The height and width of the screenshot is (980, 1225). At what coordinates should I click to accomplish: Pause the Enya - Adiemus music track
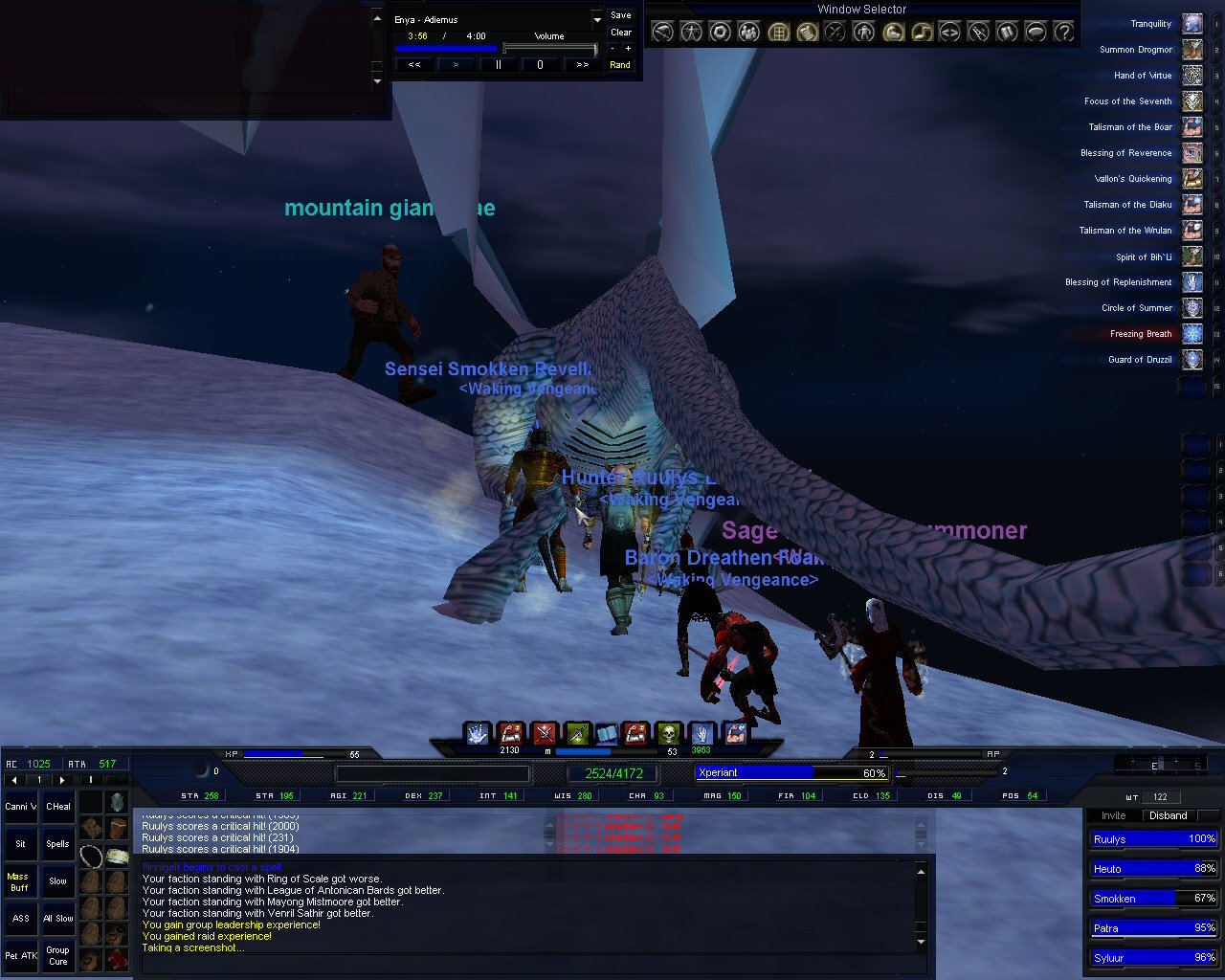click(498, 65)
